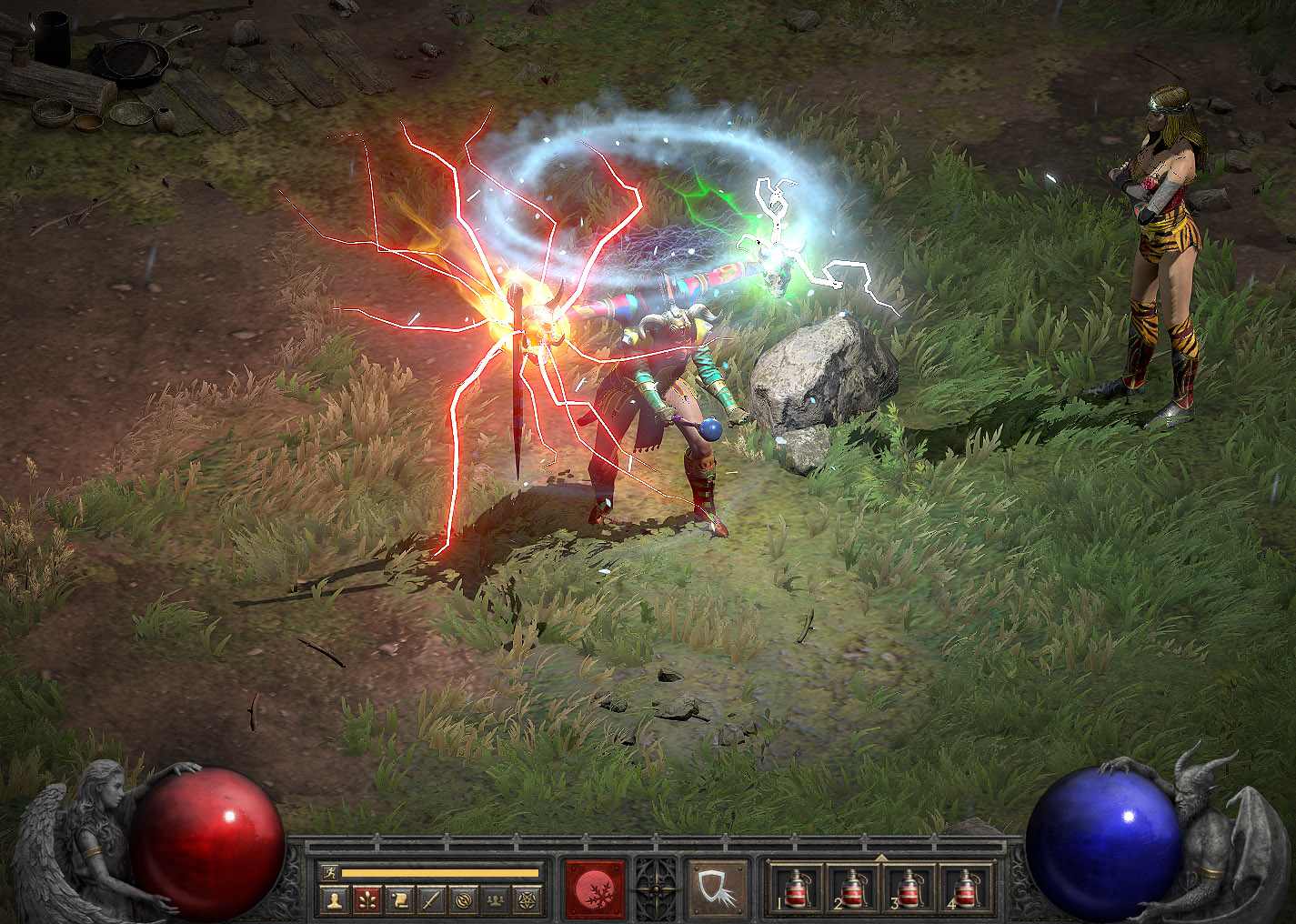Use the potion in belt slot 3

(x=909, y=888)
